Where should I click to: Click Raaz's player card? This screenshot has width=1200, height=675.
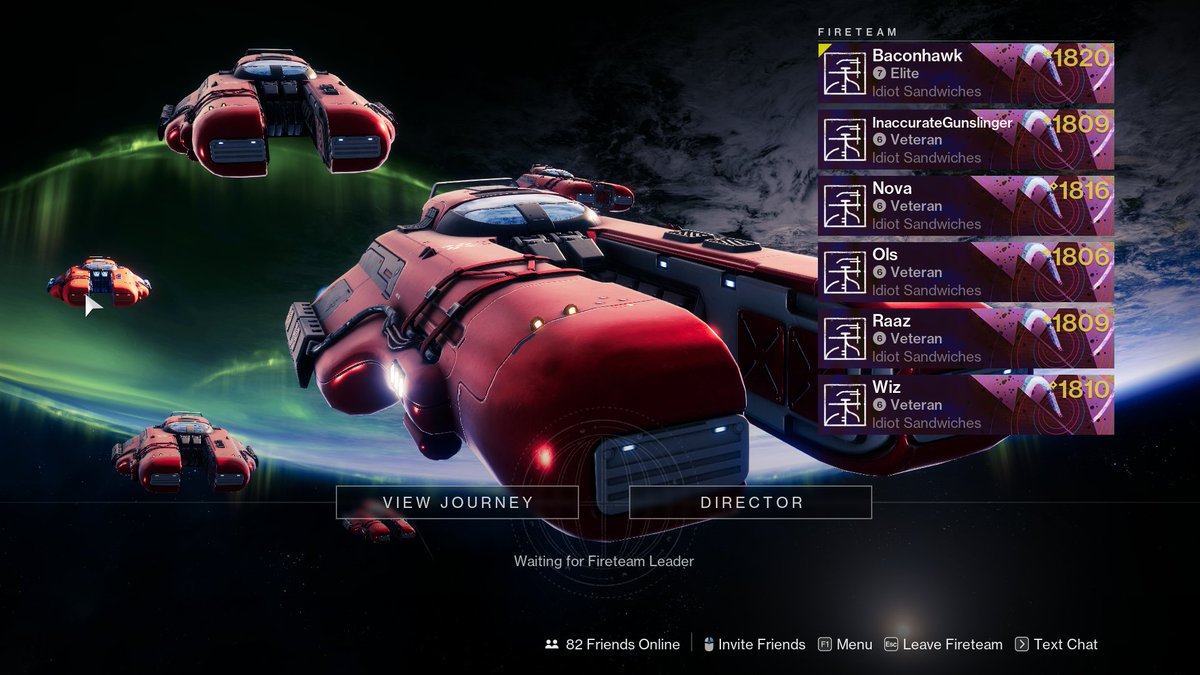pyautogui.click(x=965, y=338)
